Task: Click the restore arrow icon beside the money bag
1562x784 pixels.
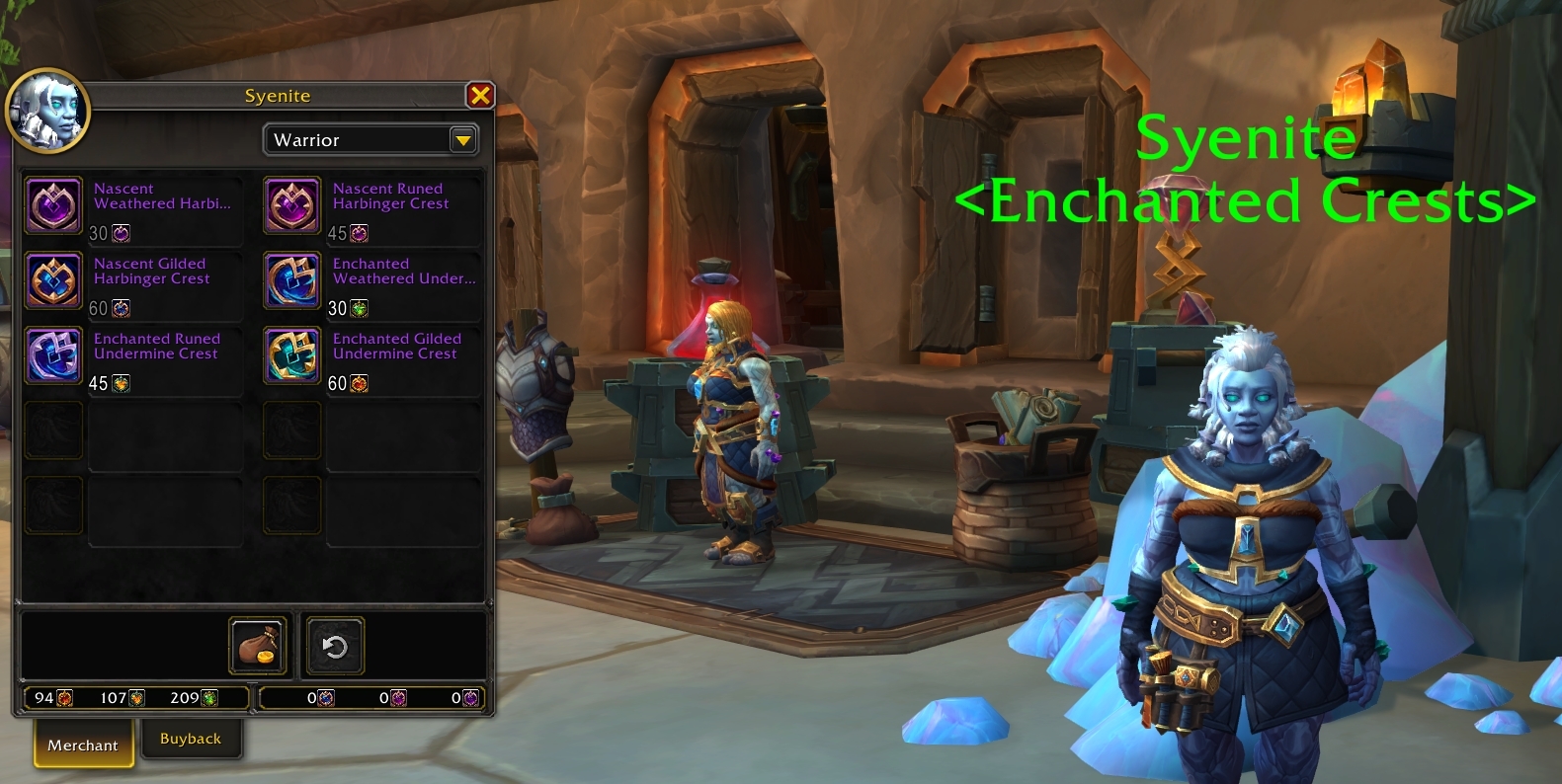Action: click(334, 645)
